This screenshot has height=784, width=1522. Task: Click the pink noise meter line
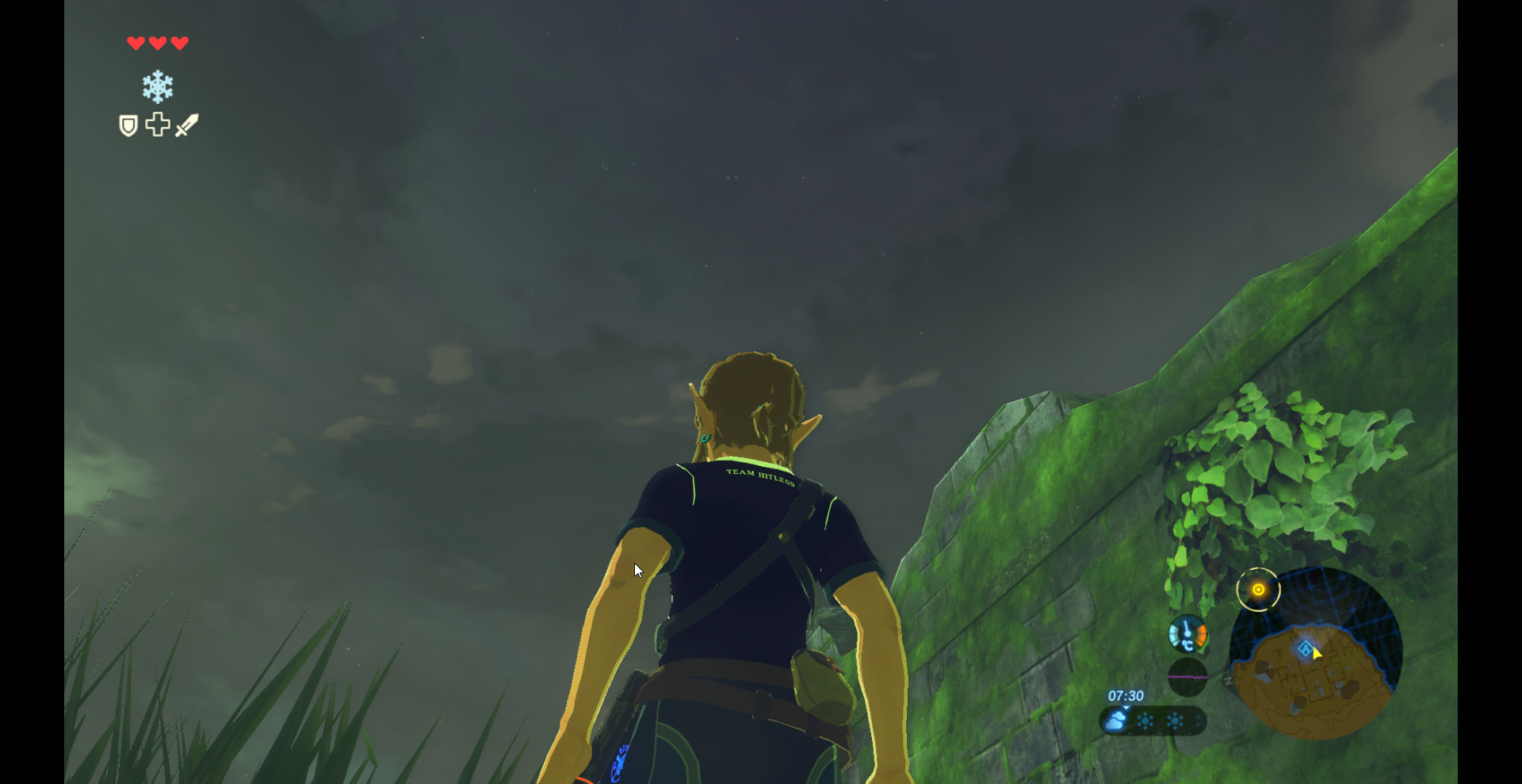click(1187, 676)
